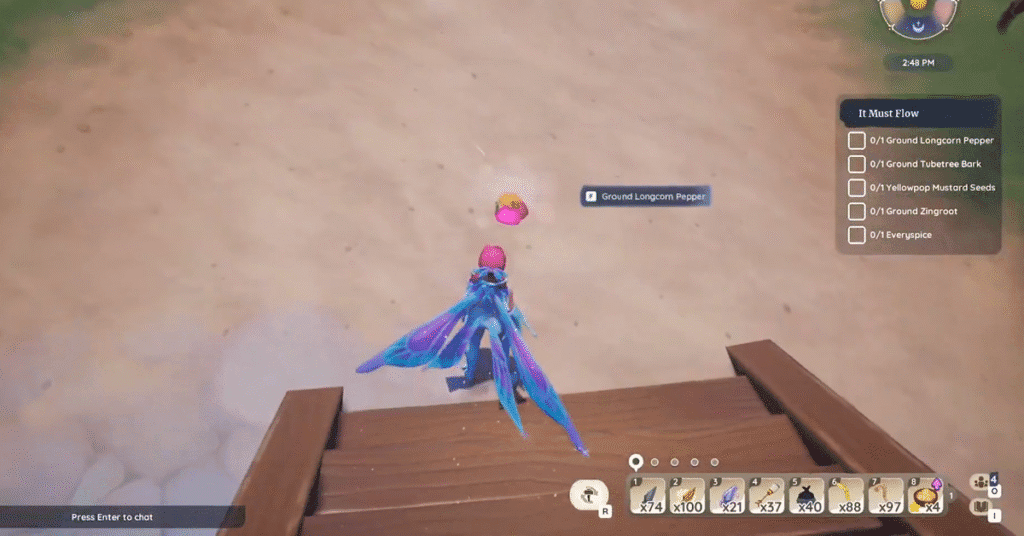
Task: Select hotbar slot 7 with 97 items
Action: pyautogui.click(x=885, y=496)
